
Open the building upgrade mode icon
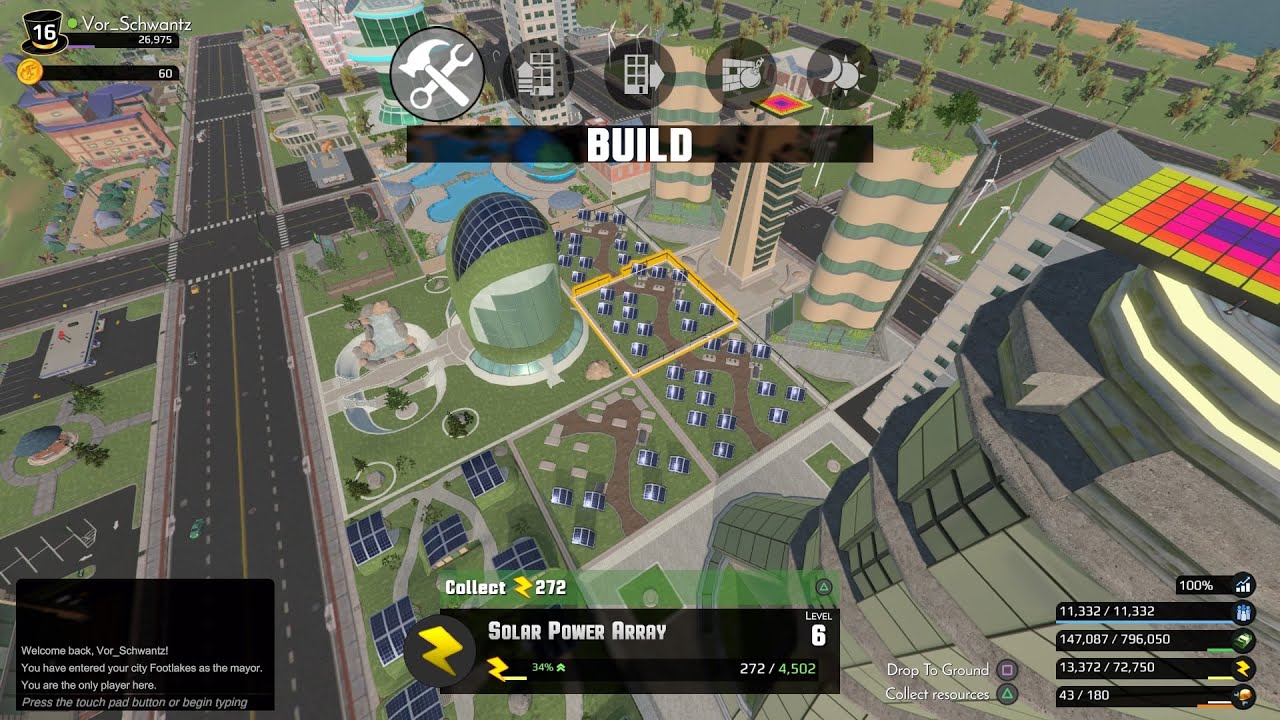tap(538, 75)
